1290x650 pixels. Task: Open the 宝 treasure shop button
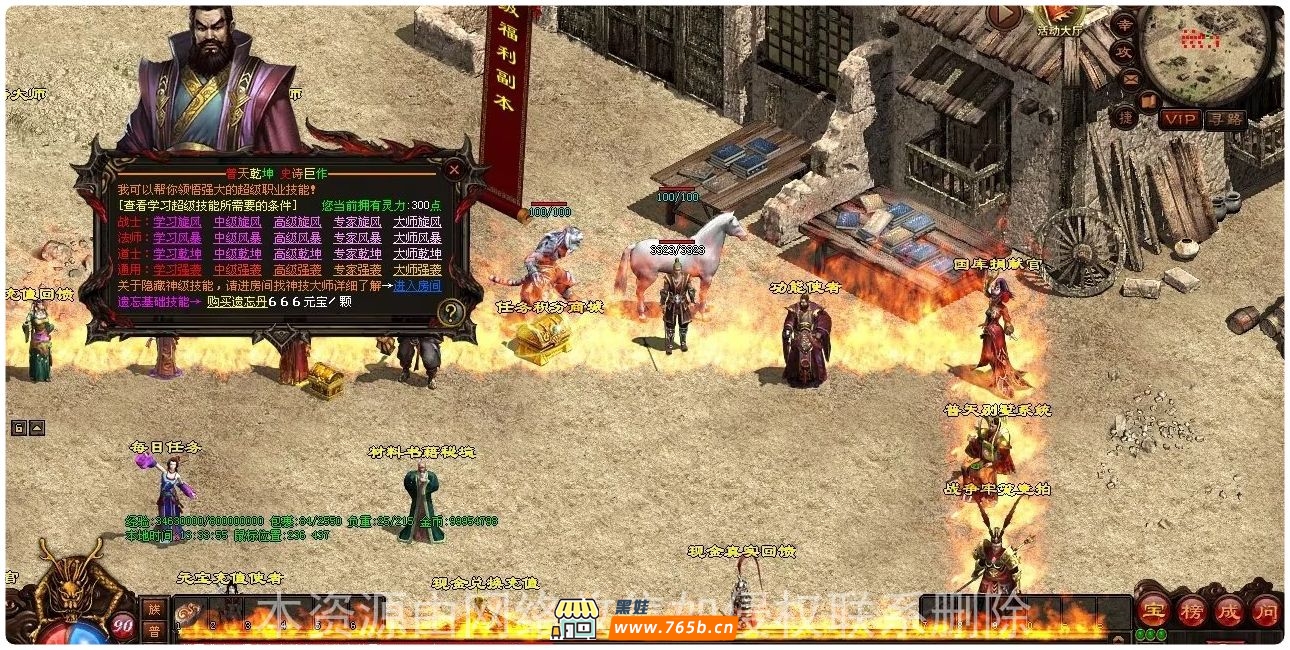tap(1153, 610)
